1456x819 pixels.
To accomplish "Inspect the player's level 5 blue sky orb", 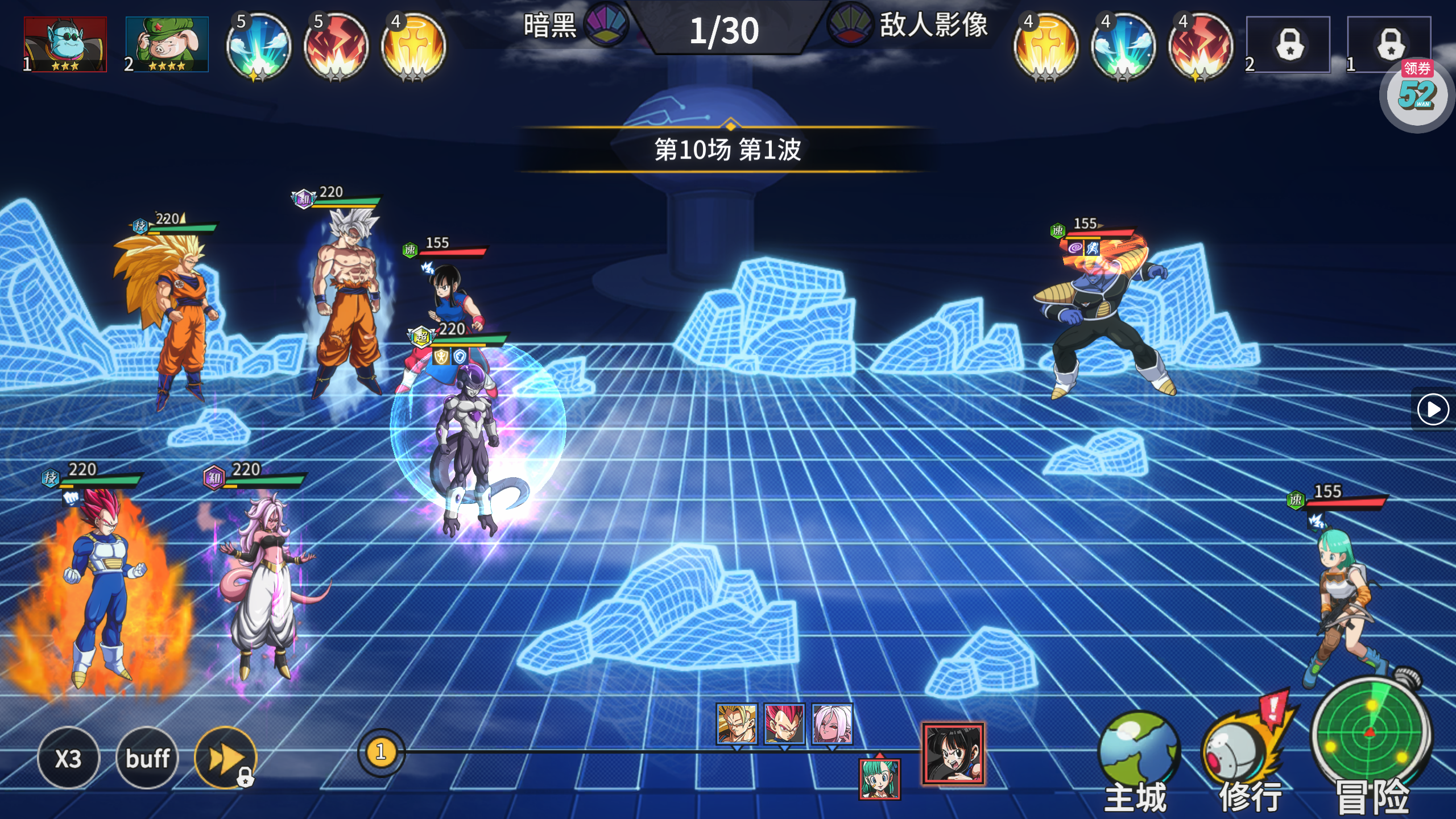I will click(258, 47).
